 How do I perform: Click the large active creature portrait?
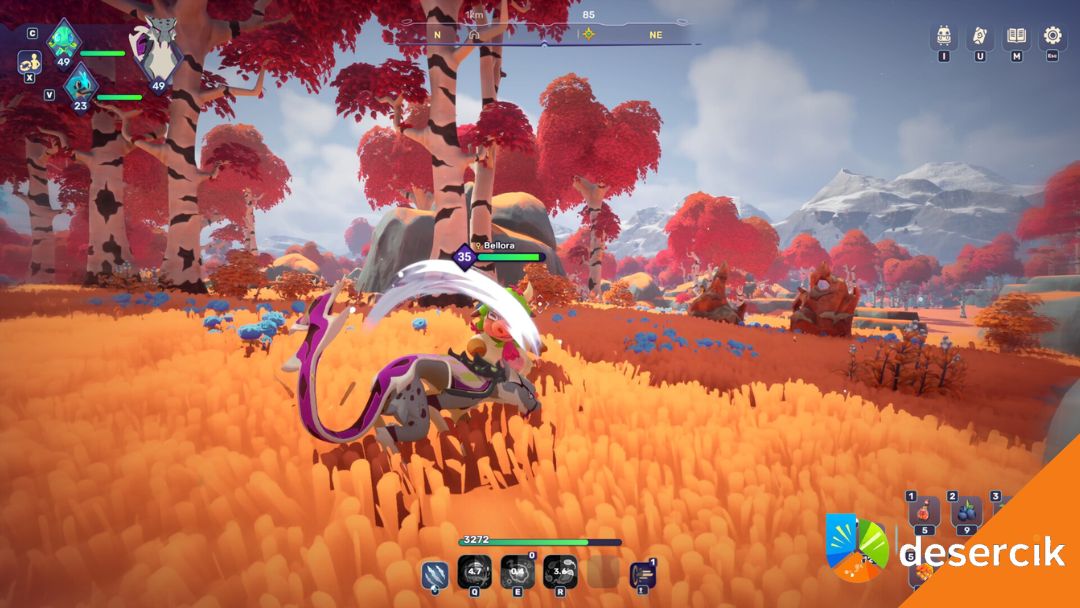pyautogui.click(x=157, y=48)
